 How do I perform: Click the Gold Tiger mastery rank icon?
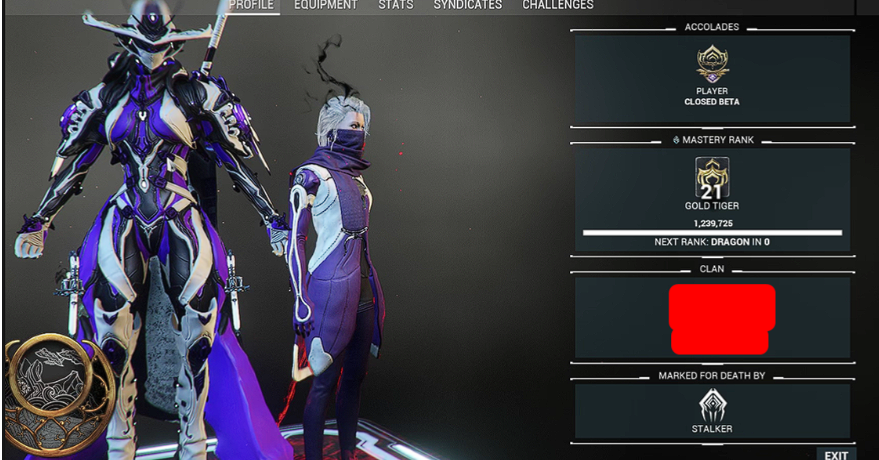click(712, 177)
